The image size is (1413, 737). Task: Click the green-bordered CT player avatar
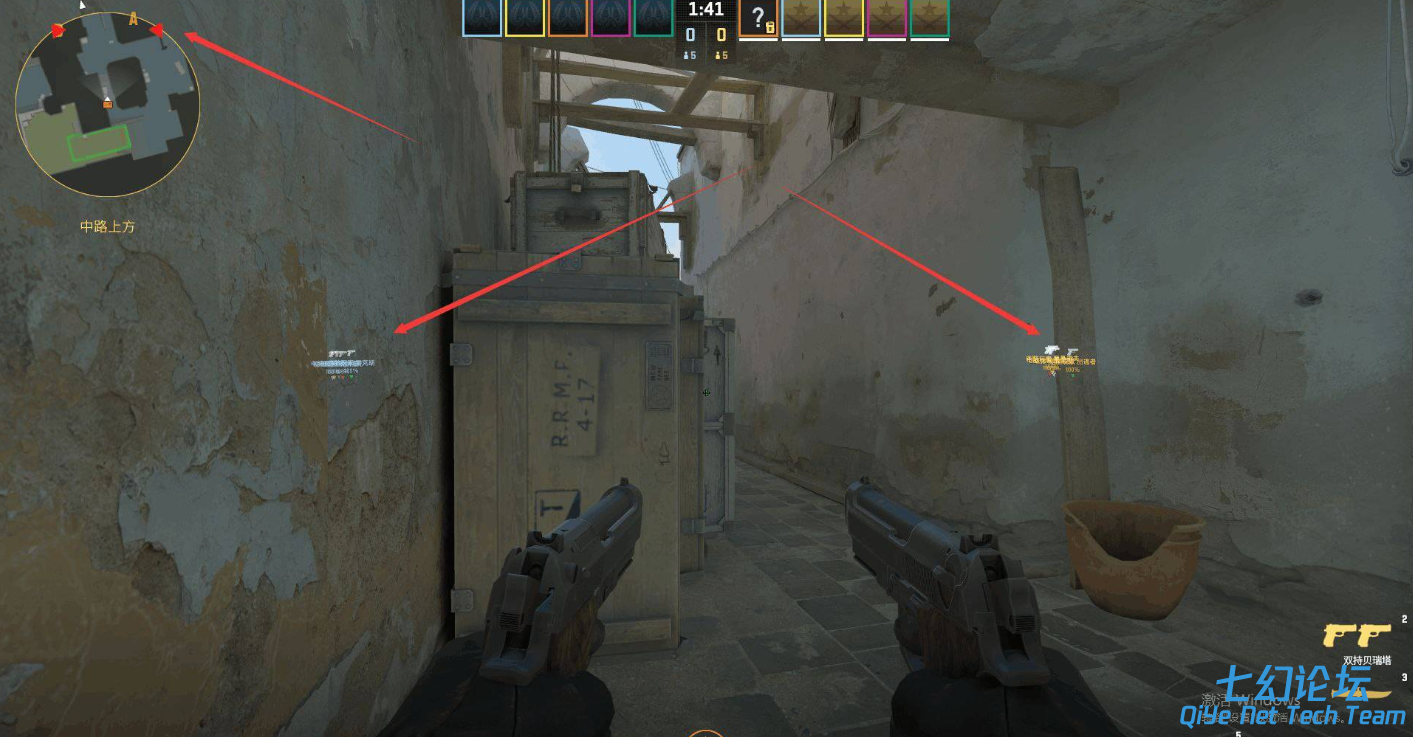click(655, 17)
